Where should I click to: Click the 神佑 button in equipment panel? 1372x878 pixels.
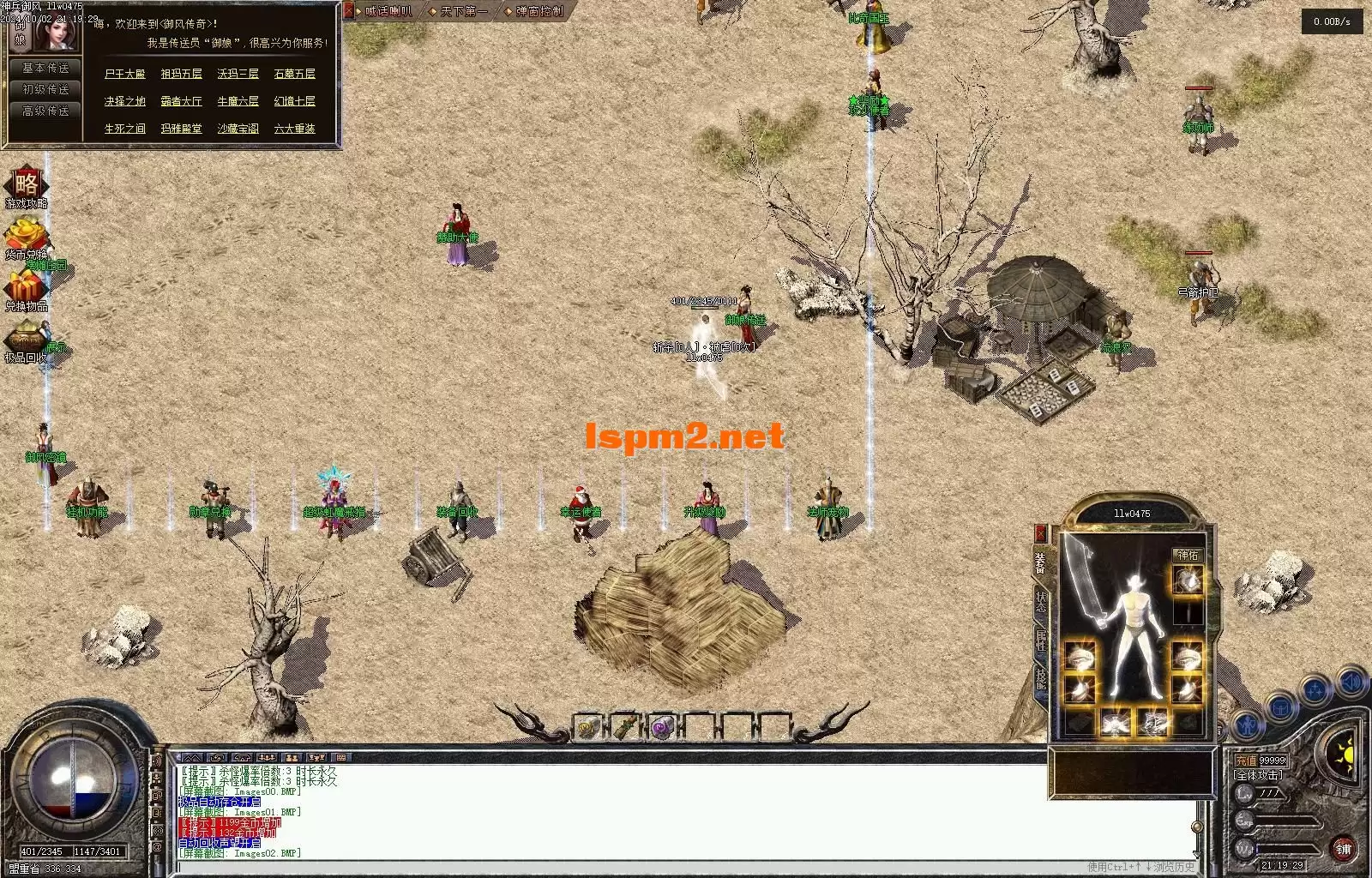(1188, 556)
